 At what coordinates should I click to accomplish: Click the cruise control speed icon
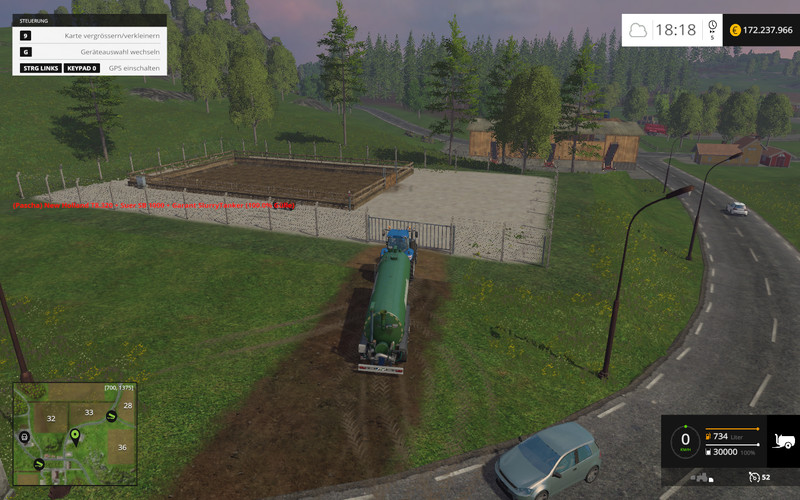point(753,477)
